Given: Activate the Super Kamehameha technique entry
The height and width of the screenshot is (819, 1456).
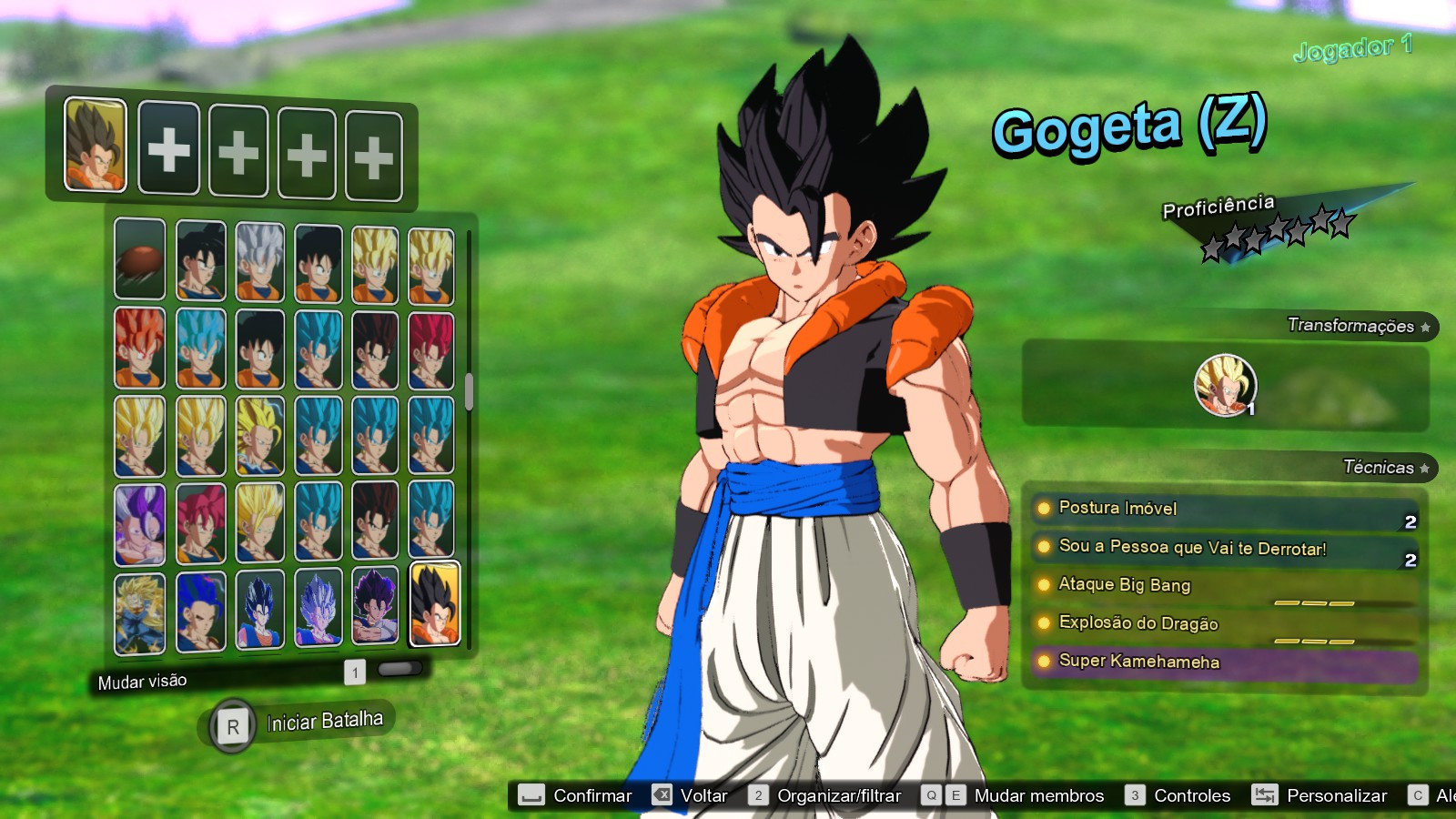Looking at the screenshot, I should click(x=1137, y=662).
